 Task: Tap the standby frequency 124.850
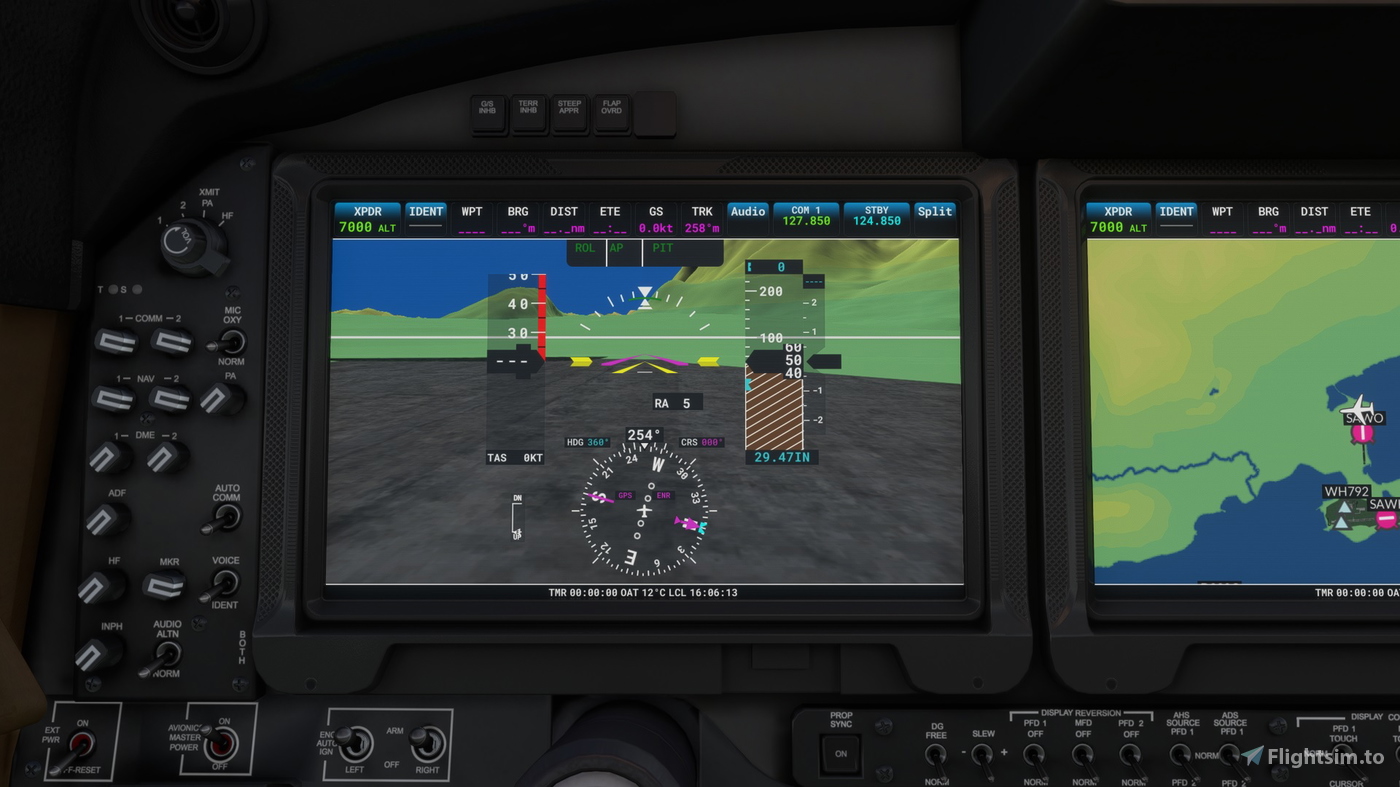[876, 218]
